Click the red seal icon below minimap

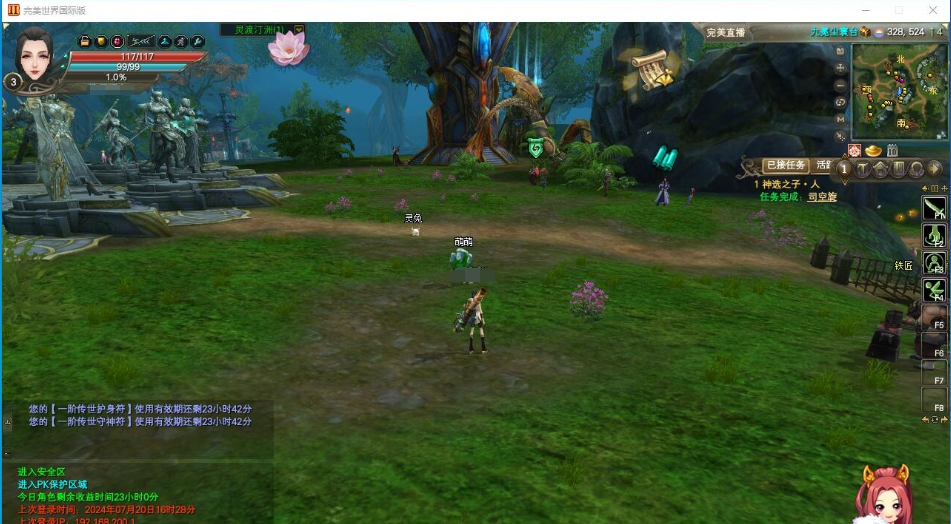855,150
